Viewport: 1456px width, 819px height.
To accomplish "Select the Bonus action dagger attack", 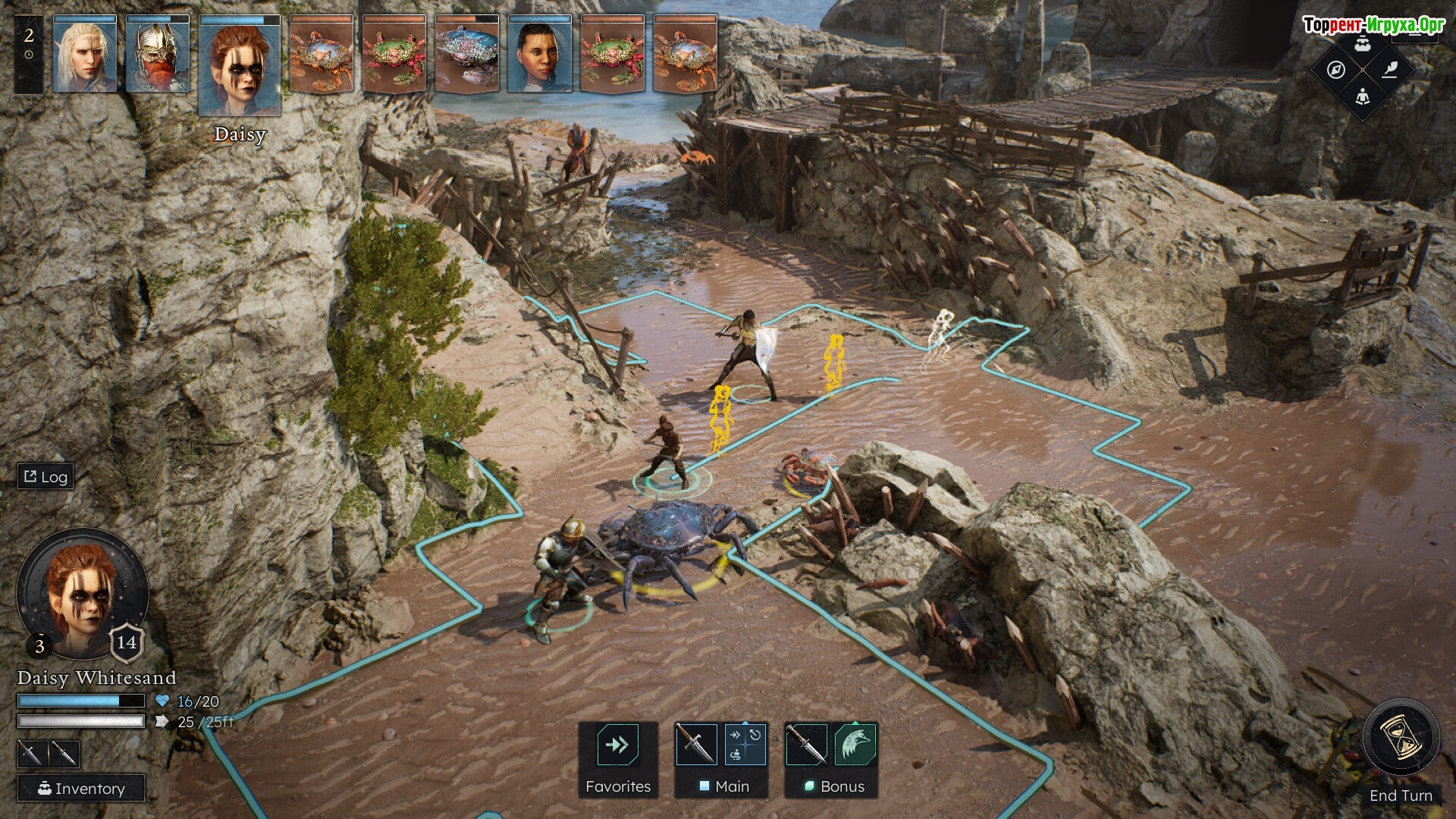I will [x=806, y=745].
